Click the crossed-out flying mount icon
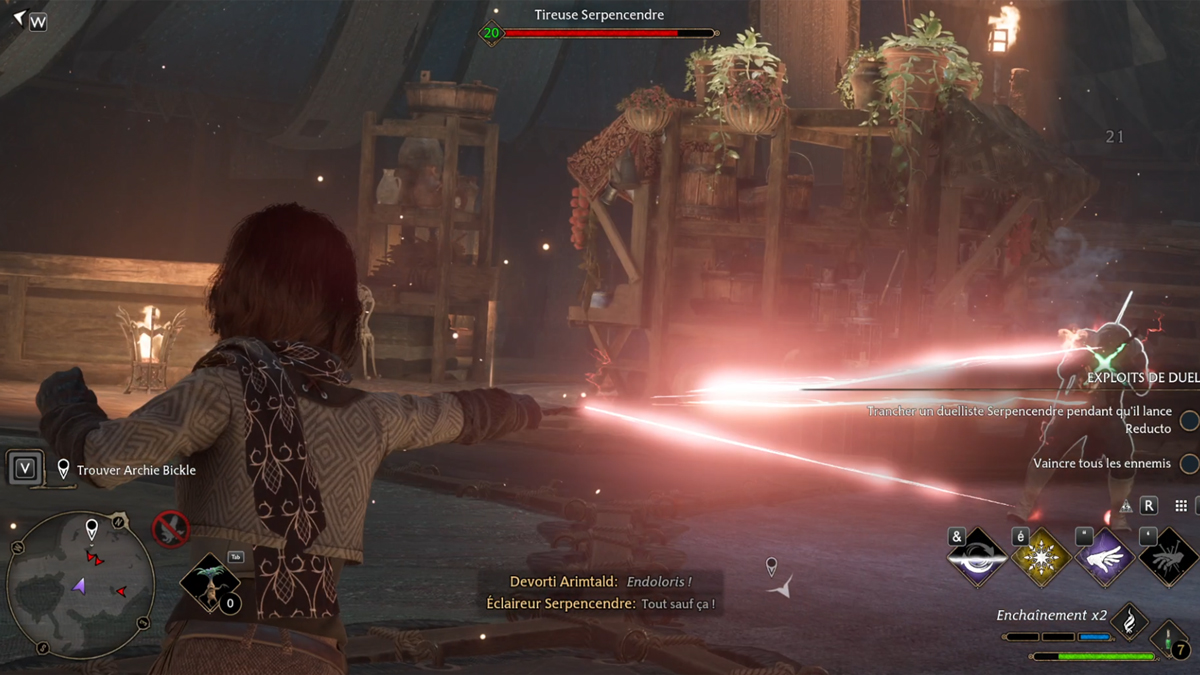The image size is (1200, 675). tap(171, 528)
